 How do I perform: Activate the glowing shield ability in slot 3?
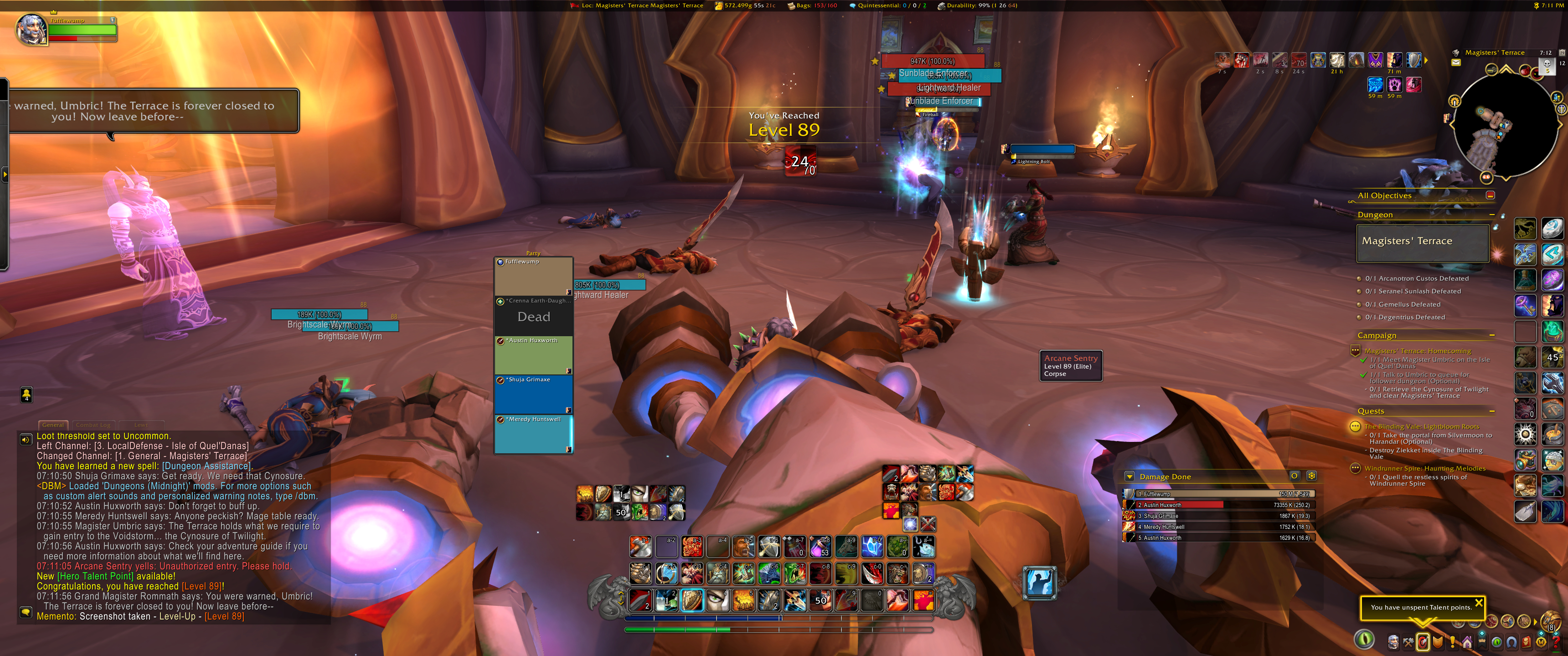pyautogui.click(x=692, y=600)
